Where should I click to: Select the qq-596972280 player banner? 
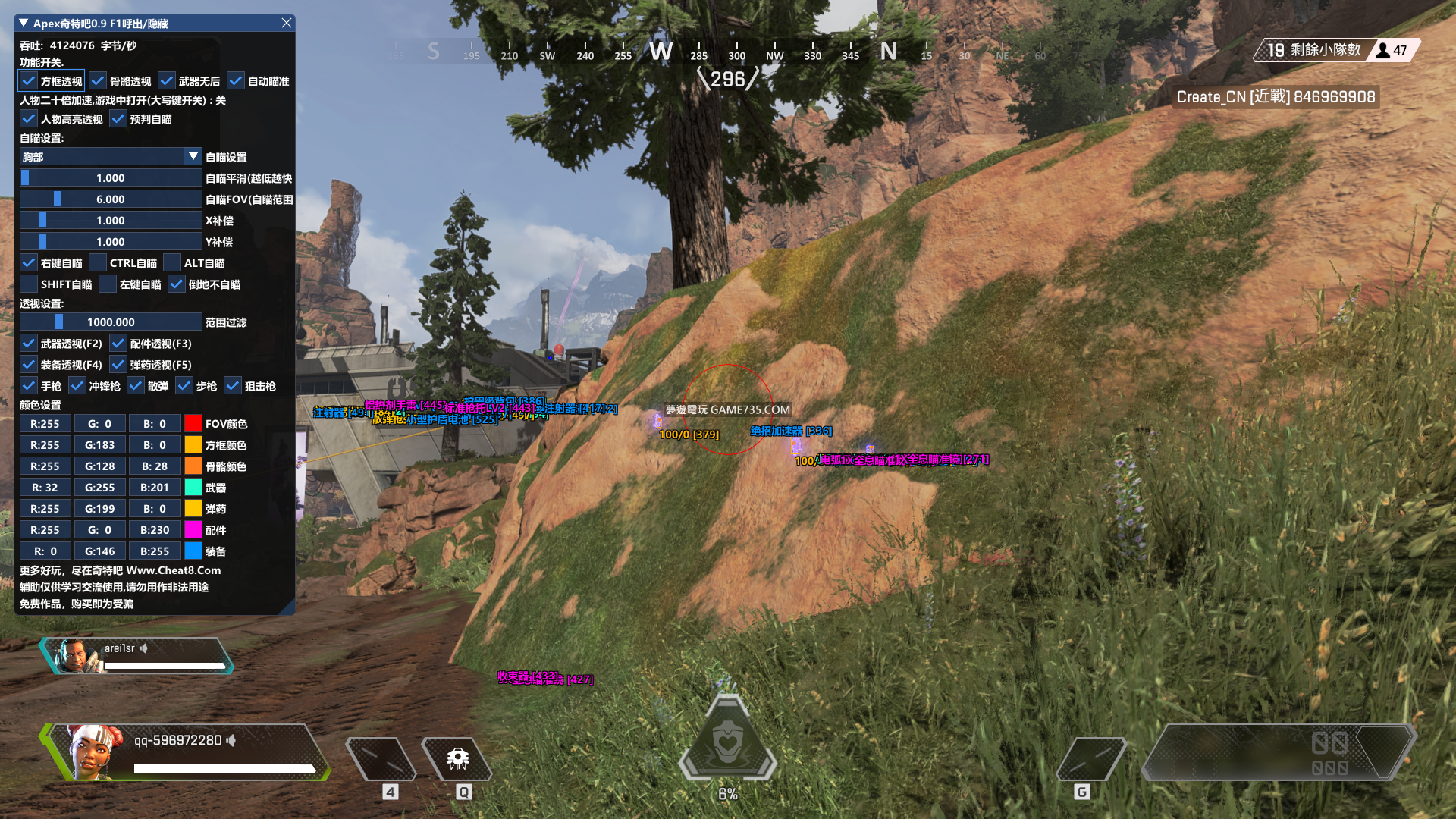point(186,752)
